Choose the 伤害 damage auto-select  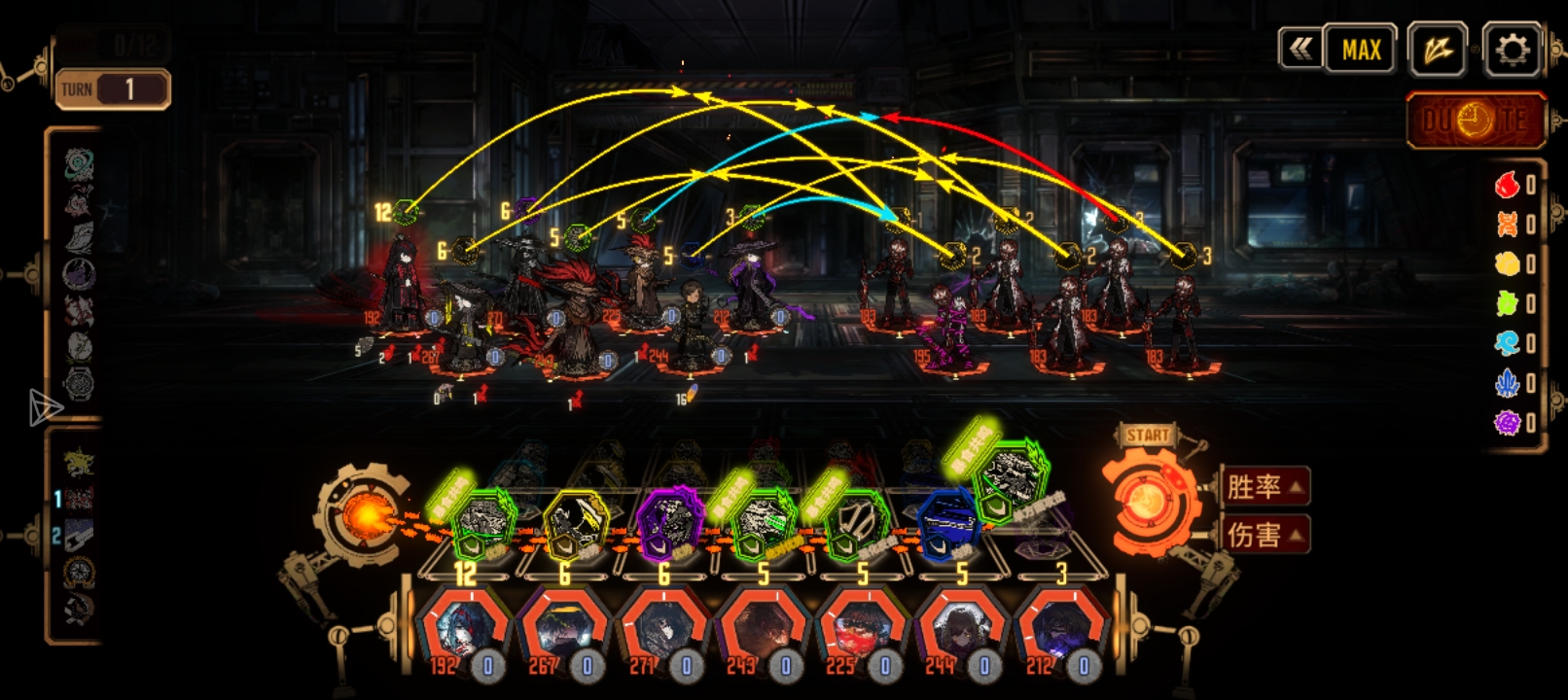coord(1265,534)
